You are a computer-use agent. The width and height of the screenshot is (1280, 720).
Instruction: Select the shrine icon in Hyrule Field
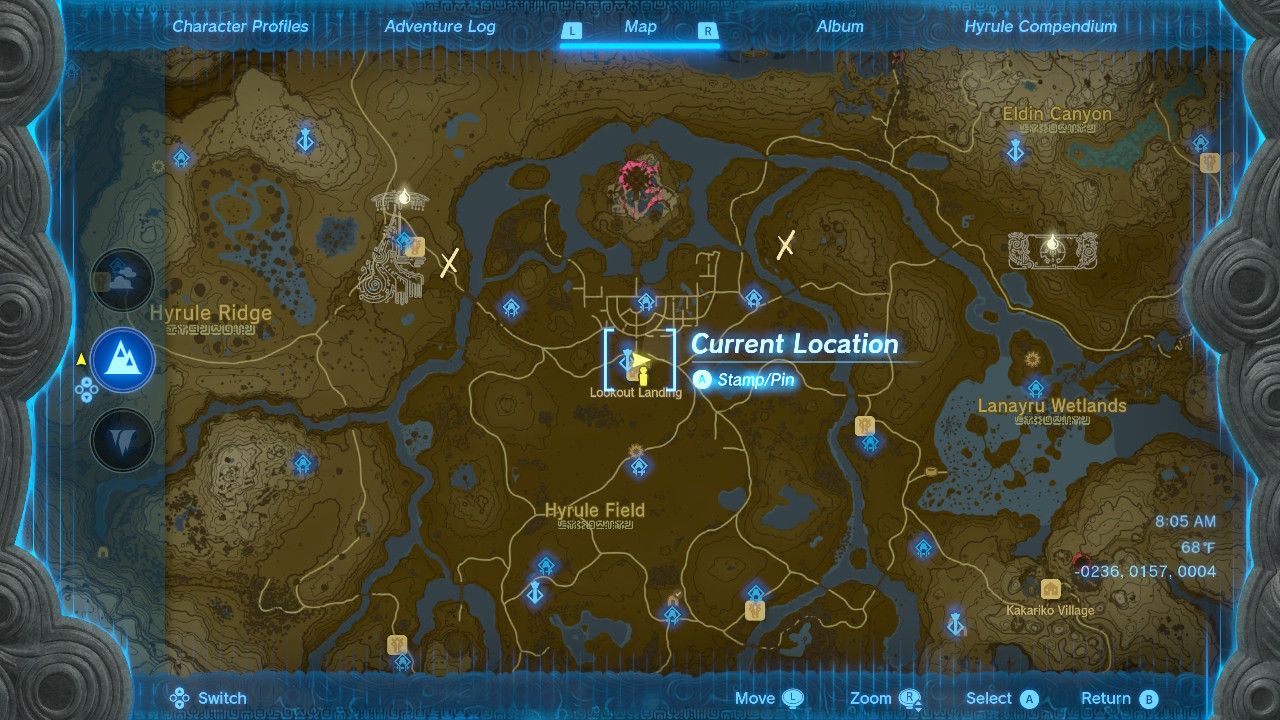(638, 466)
